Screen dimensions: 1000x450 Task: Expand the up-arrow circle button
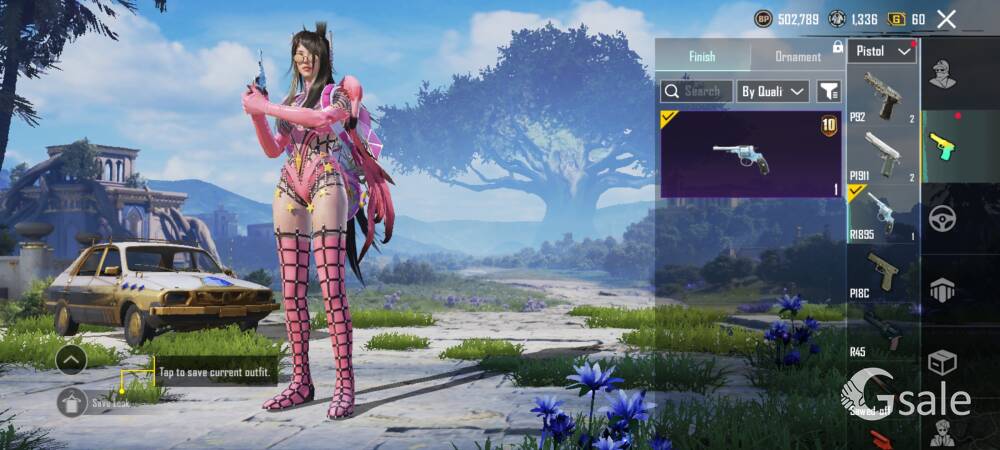71,359
